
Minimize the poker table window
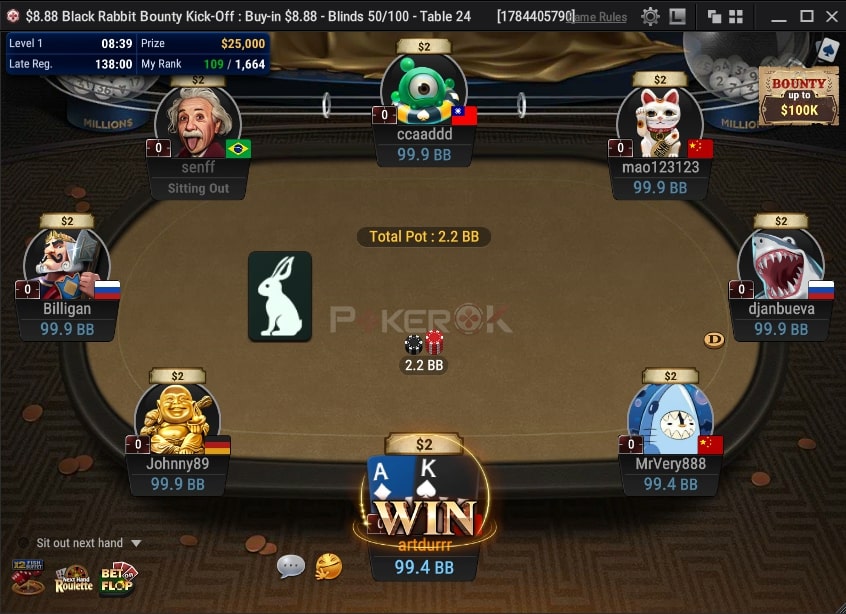tap(779, 16)
